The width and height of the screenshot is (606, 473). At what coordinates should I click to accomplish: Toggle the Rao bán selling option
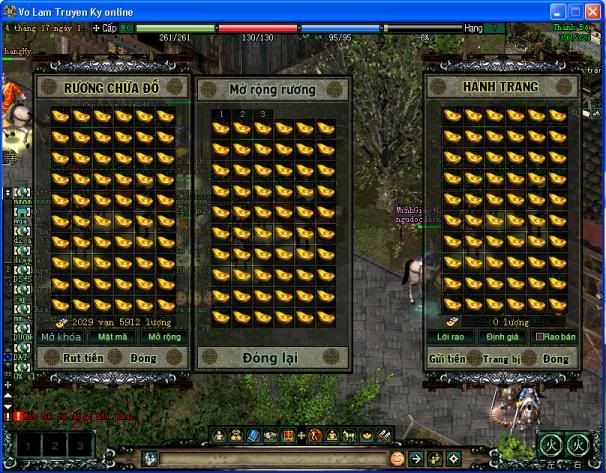(553, 337)
